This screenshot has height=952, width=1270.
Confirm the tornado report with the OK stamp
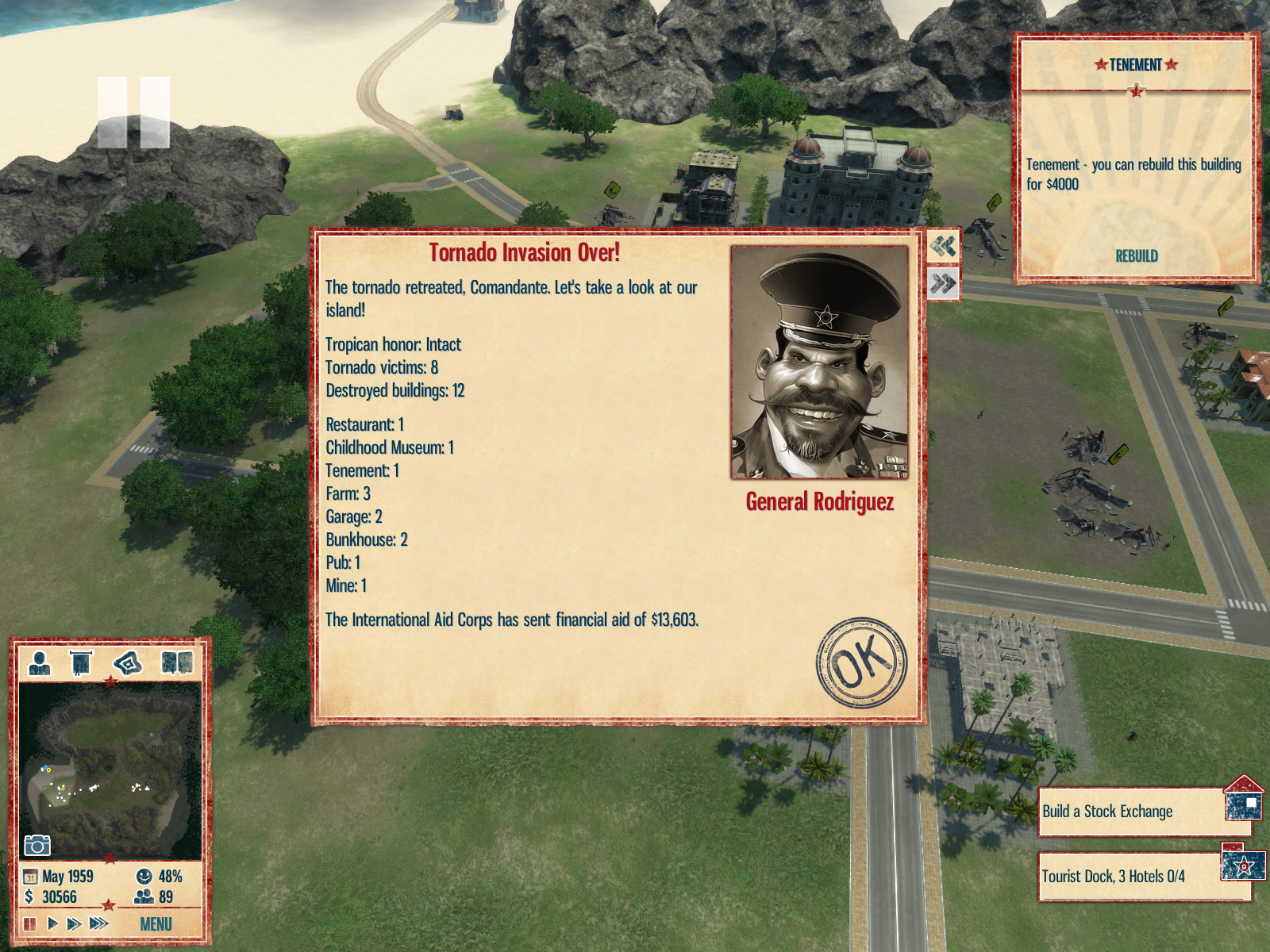(x=861, y=662)
